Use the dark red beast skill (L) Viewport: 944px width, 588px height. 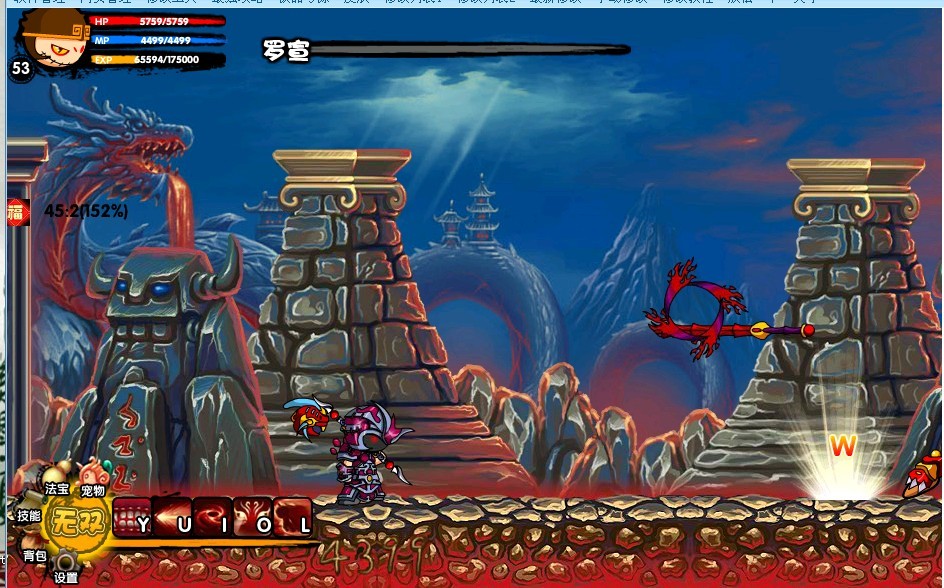click(293, 517)
